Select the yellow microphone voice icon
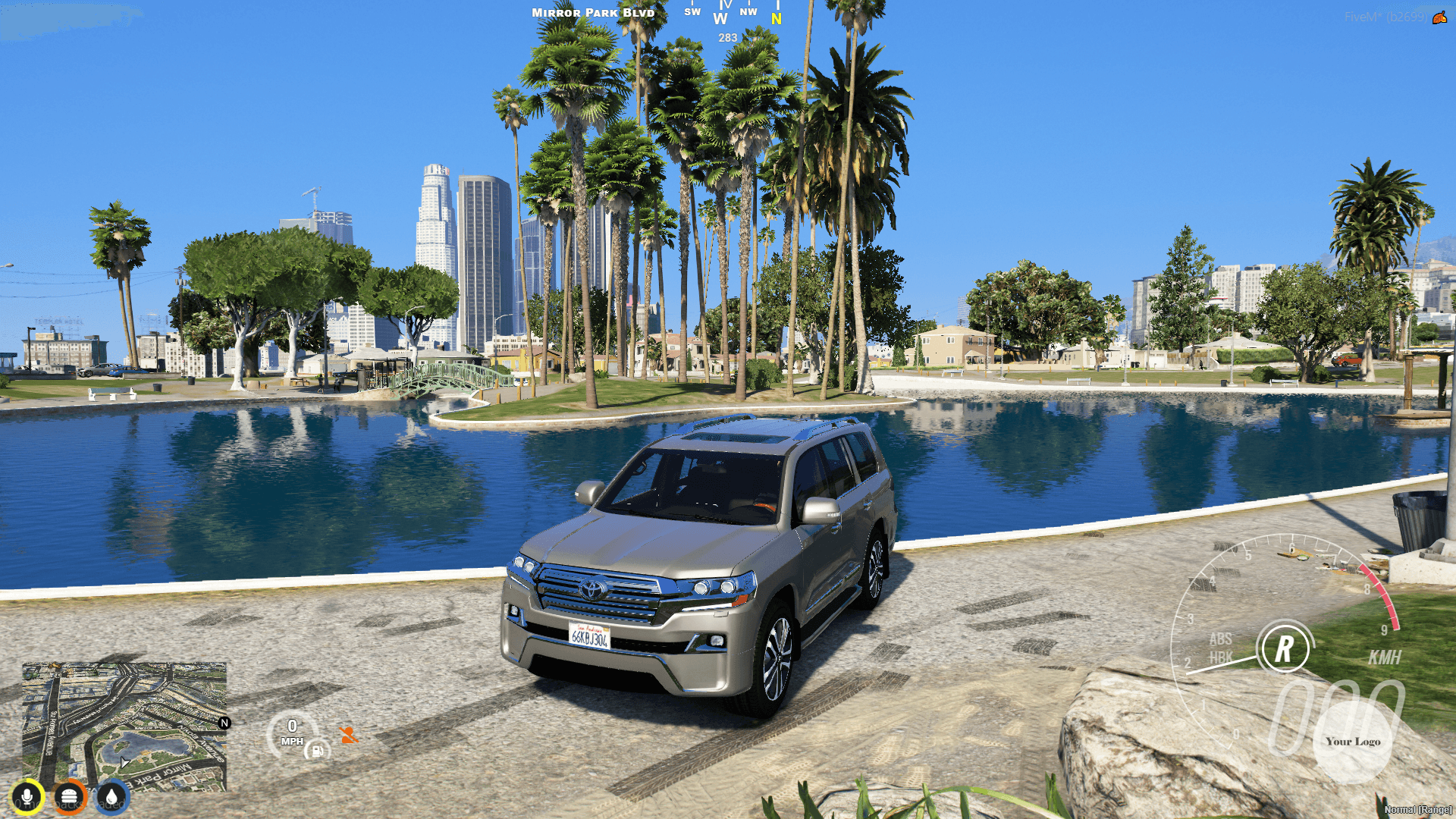This screenshot has height=819, width=1456. (x=28, y=796)
